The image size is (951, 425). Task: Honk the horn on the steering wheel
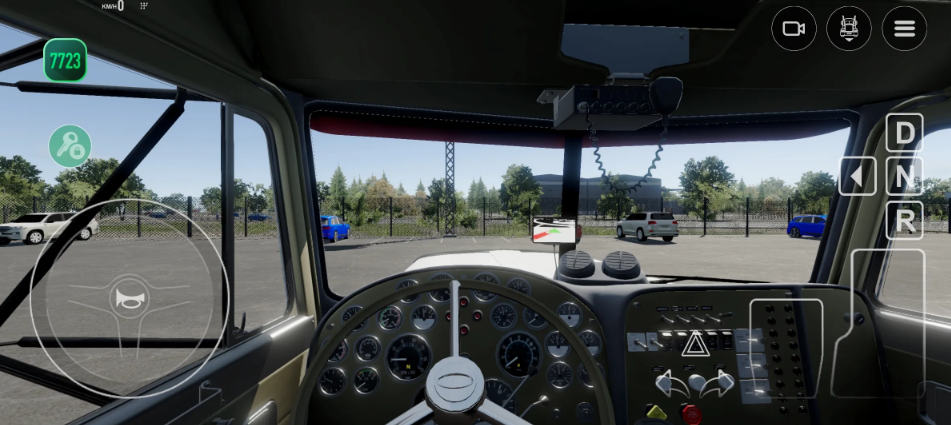point(130,298)
